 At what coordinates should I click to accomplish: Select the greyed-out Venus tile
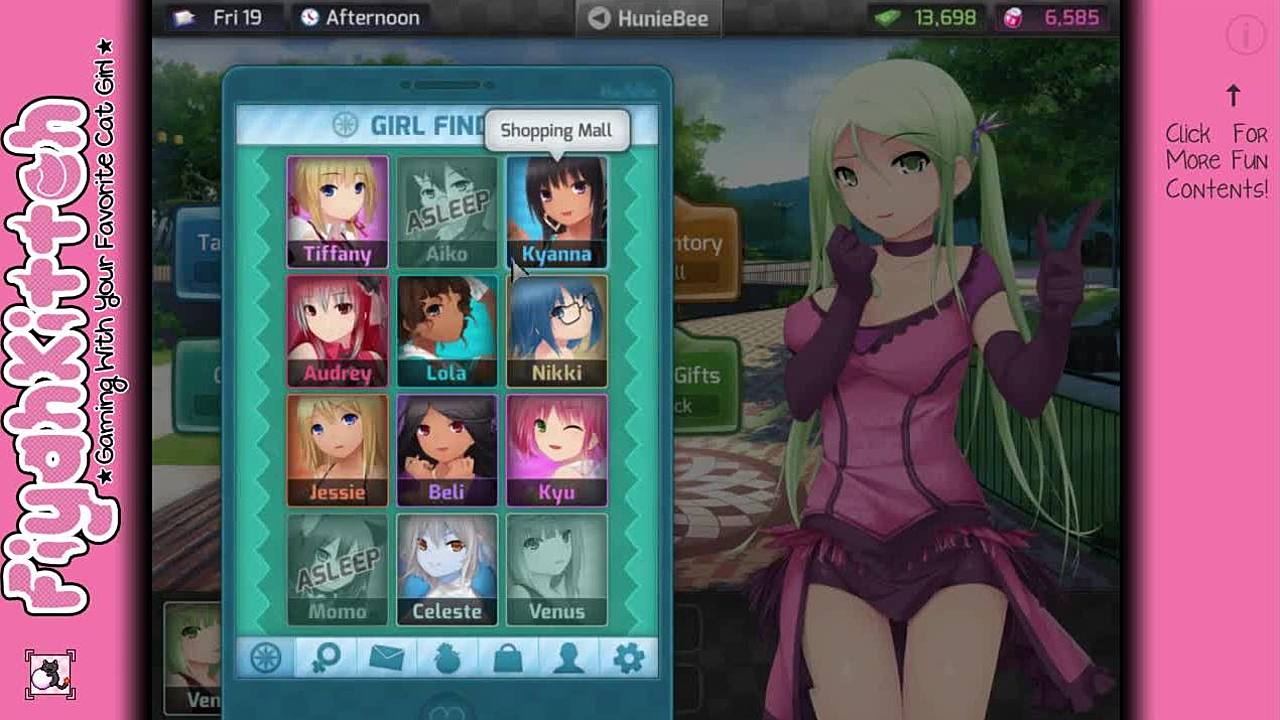(x=556, y=569)
